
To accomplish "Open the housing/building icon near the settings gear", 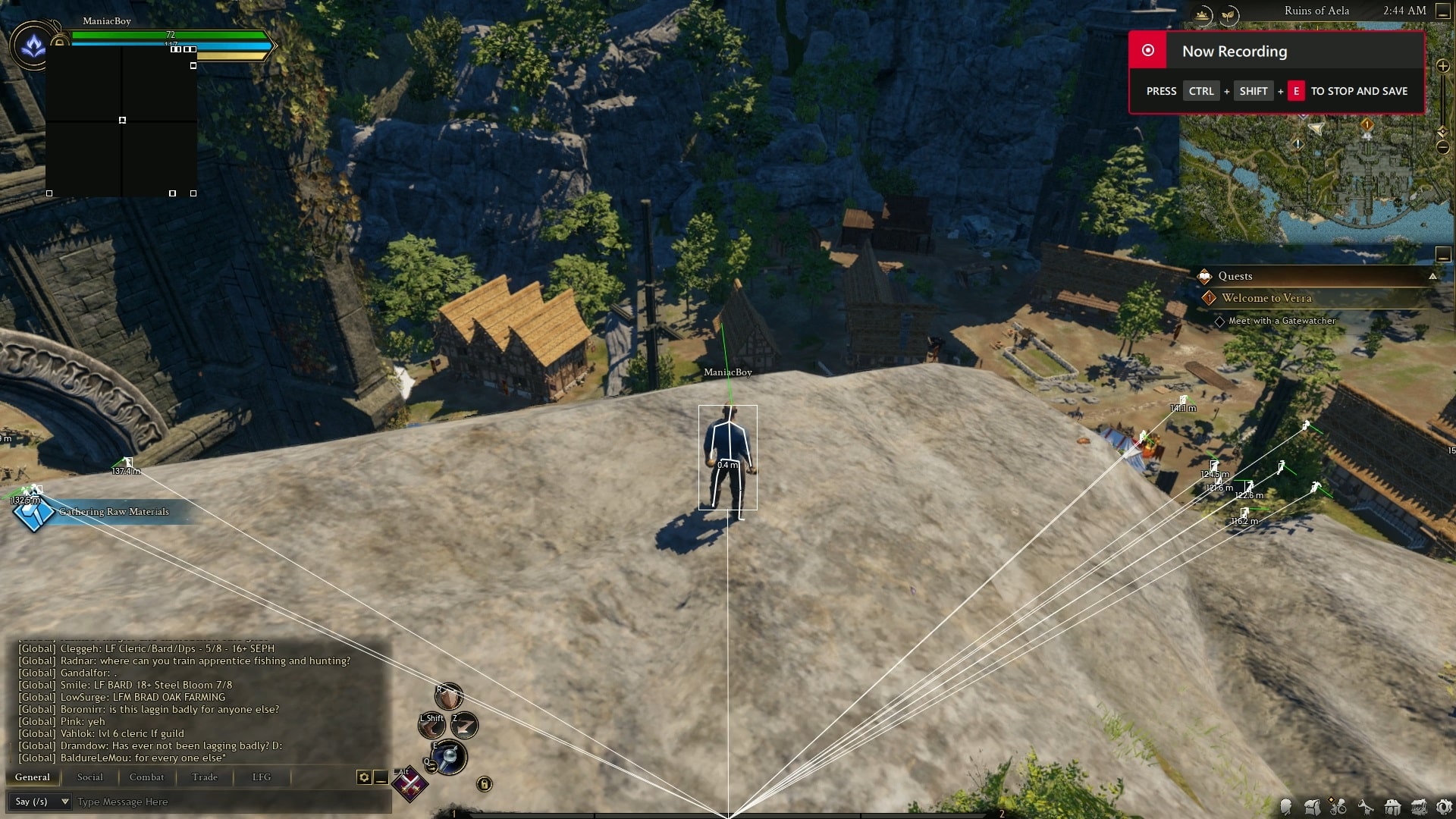I will tap(1393, 807).
